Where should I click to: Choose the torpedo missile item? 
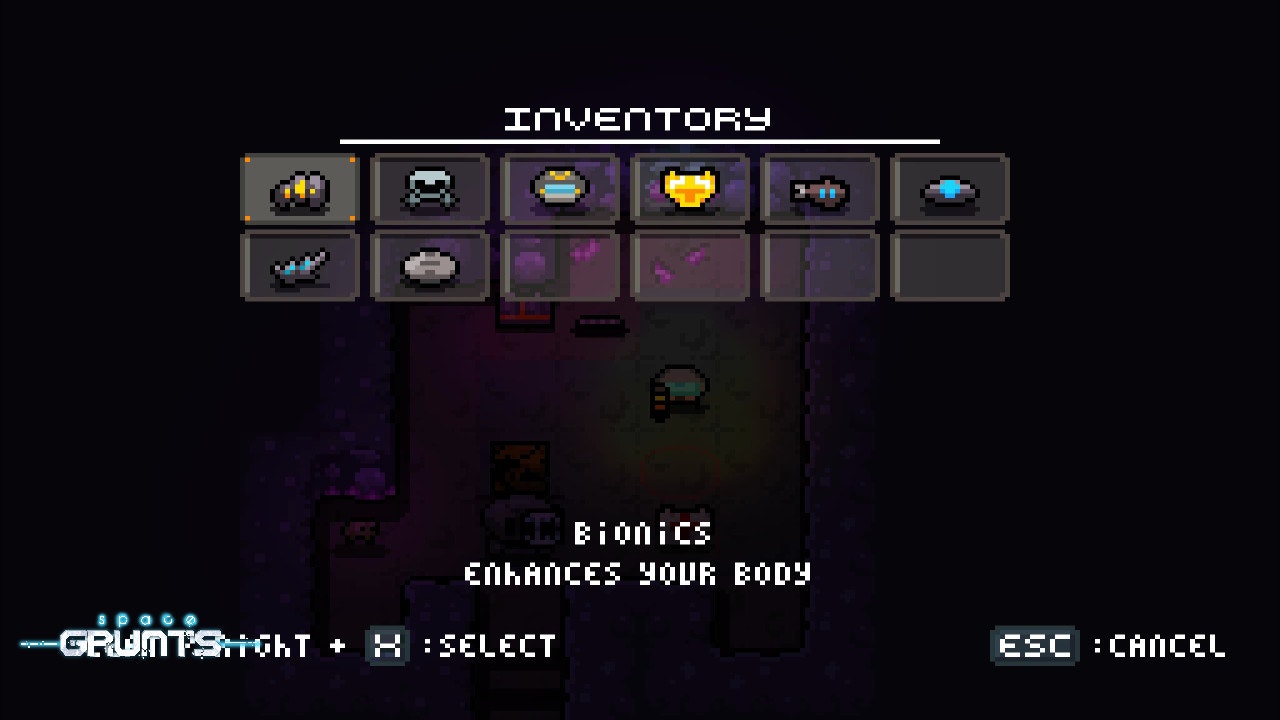pos(820,190)
